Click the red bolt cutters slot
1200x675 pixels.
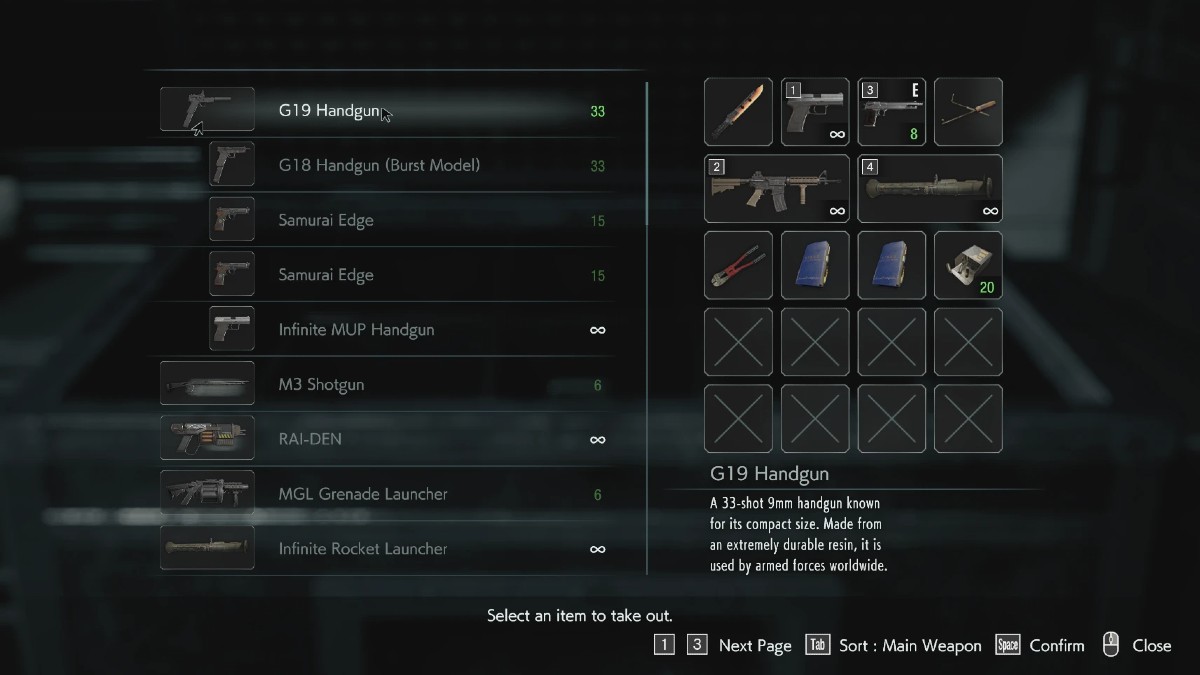click(738, 265)
